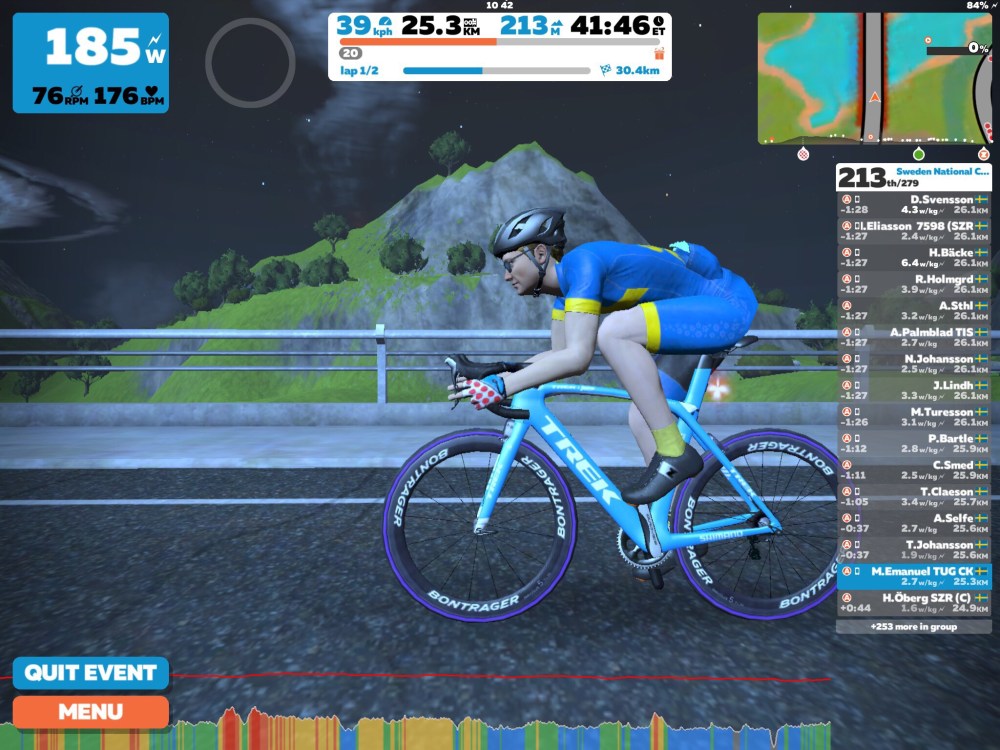Open the orange MENU button
The width and height of the screenshot is (1000, 750).
tap(91, 712)
